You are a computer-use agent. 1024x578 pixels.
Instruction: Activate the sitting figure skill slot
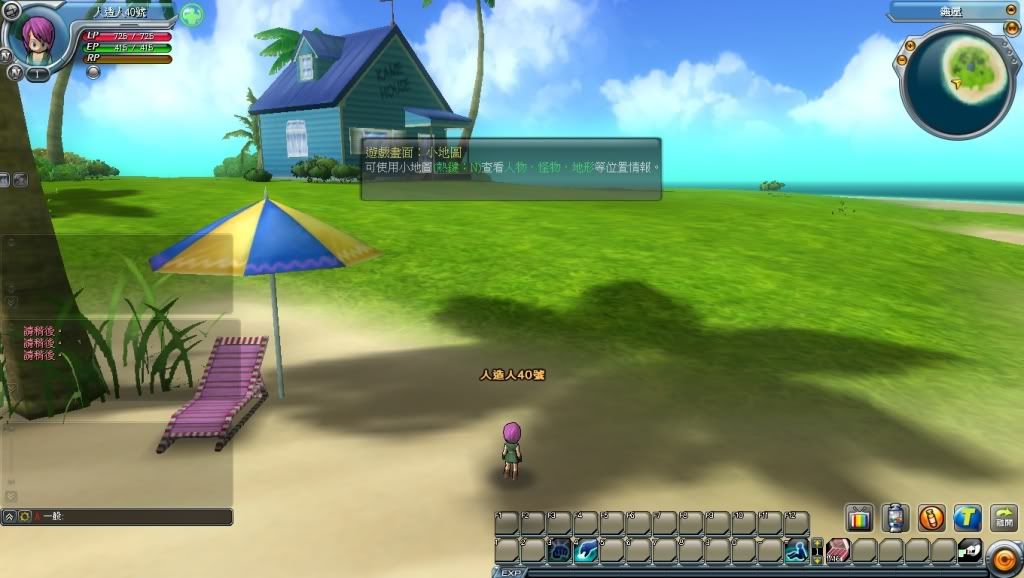tap(796, 550)
